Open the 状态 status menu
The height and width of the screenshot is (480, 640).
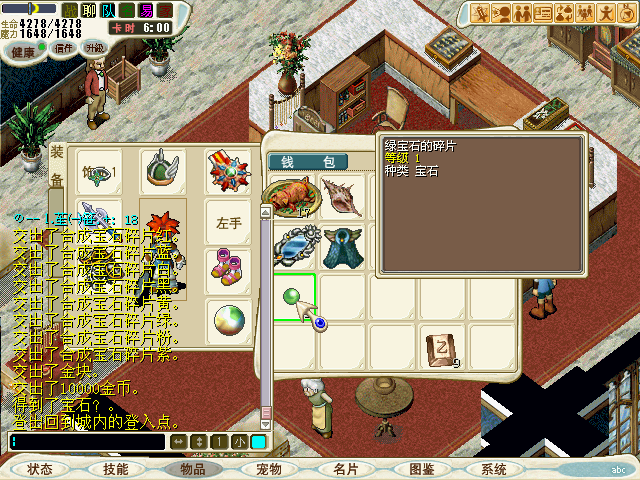[x=40, y=469]
